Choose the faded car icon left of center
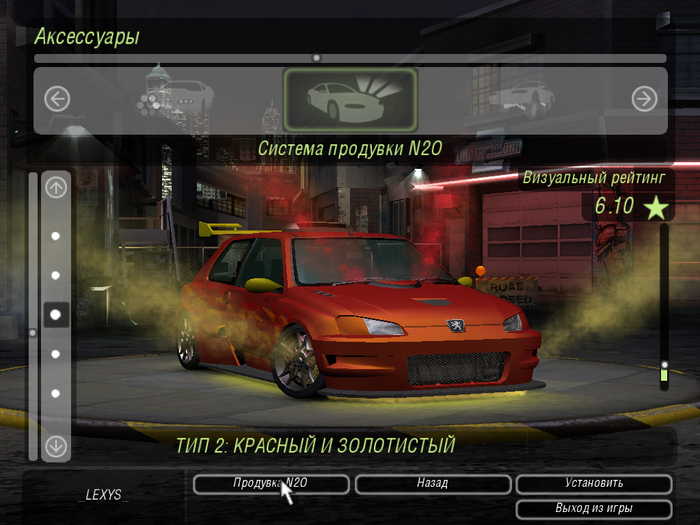The width and height of the screenshot is (700, 525). click(180, 97)
